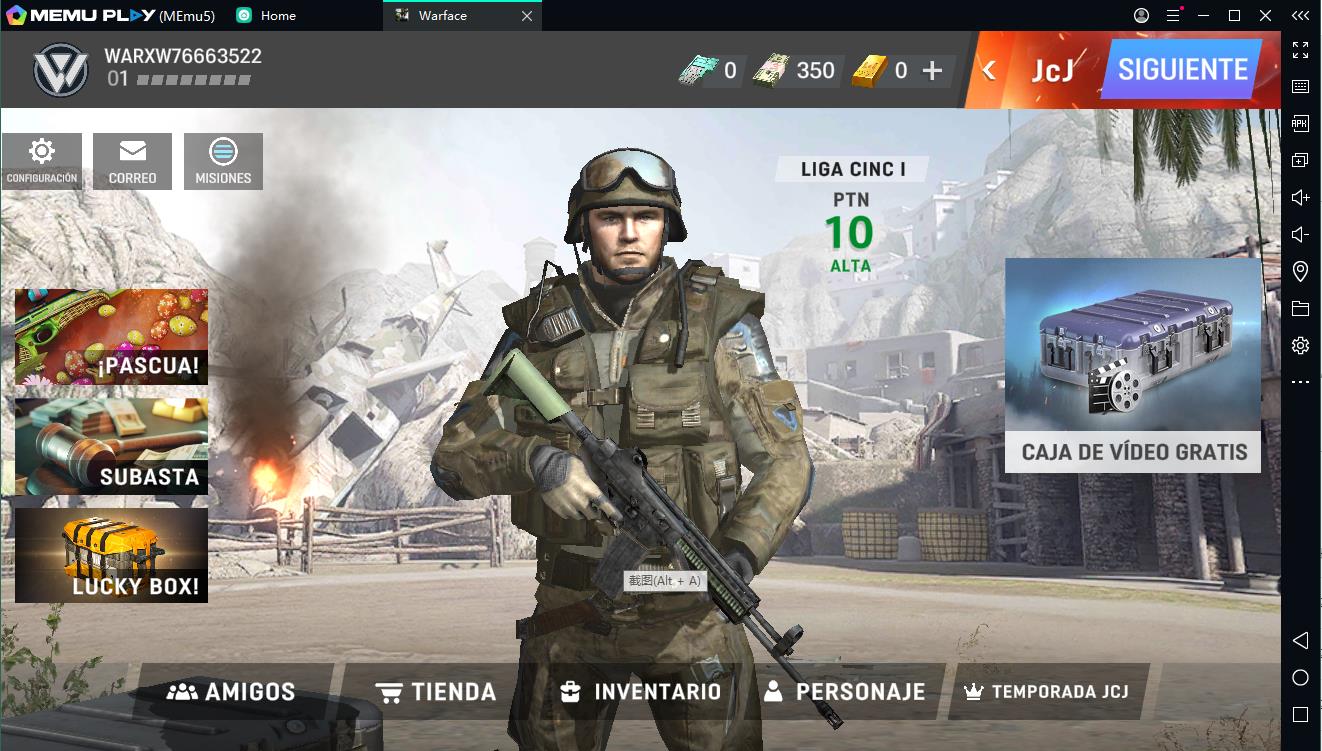Collapse the MEmu sidebar with the double chevron

pyautogui.click(x=1300, y=15)
